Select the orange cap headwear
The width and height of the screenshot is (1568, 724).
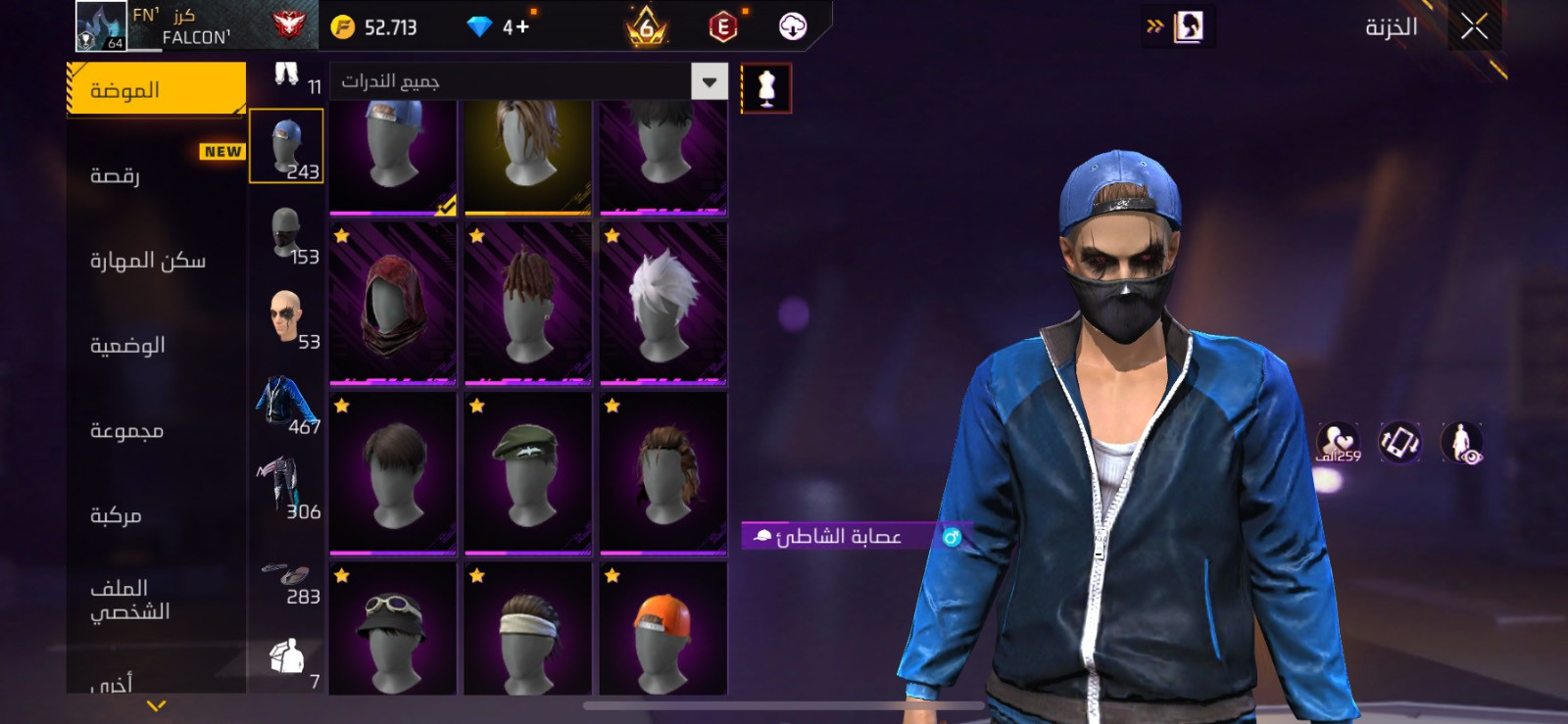point(663,629)
